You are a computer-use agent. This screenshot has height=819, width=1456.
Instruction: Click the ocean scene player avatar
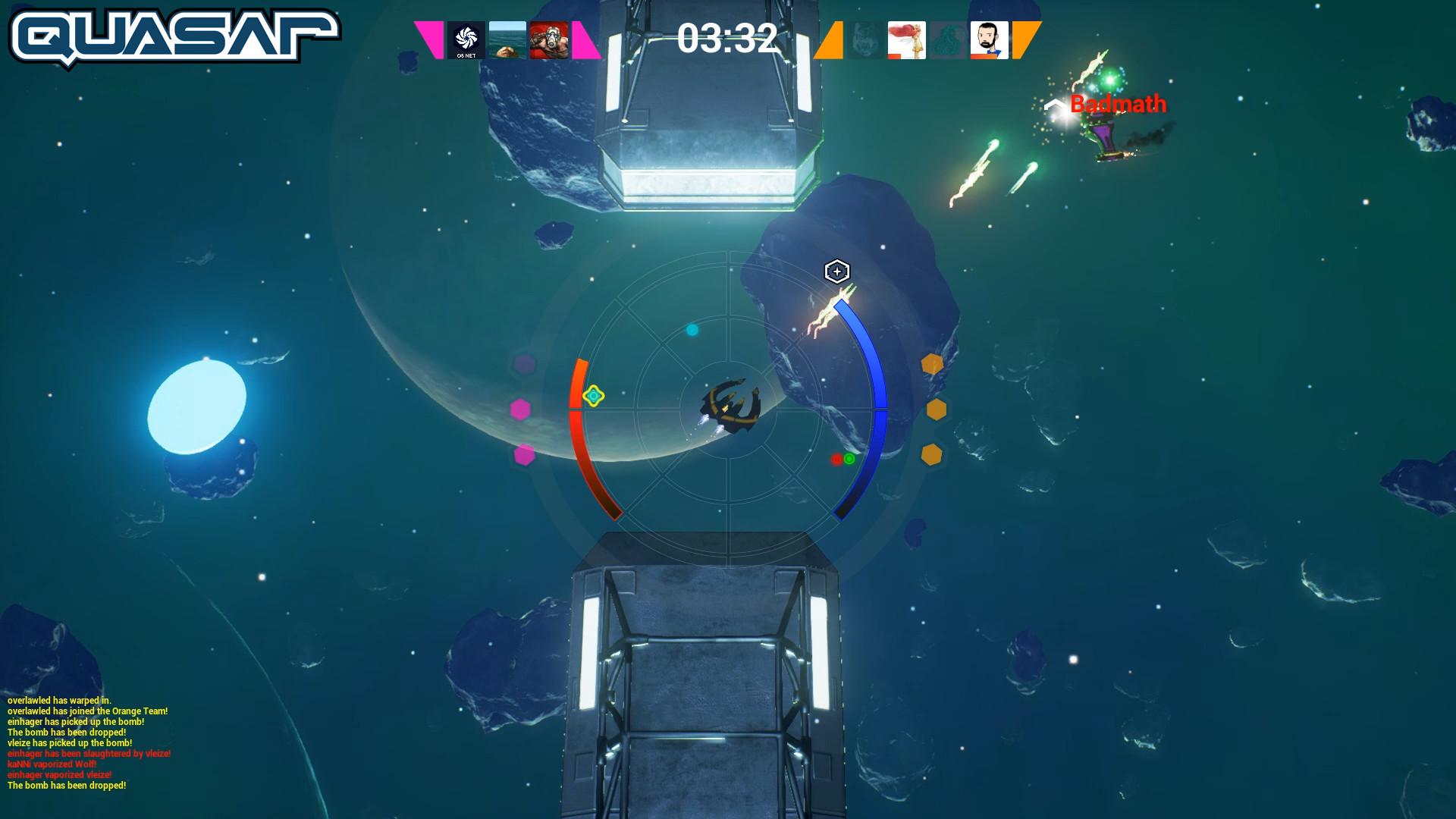(507, 40)
